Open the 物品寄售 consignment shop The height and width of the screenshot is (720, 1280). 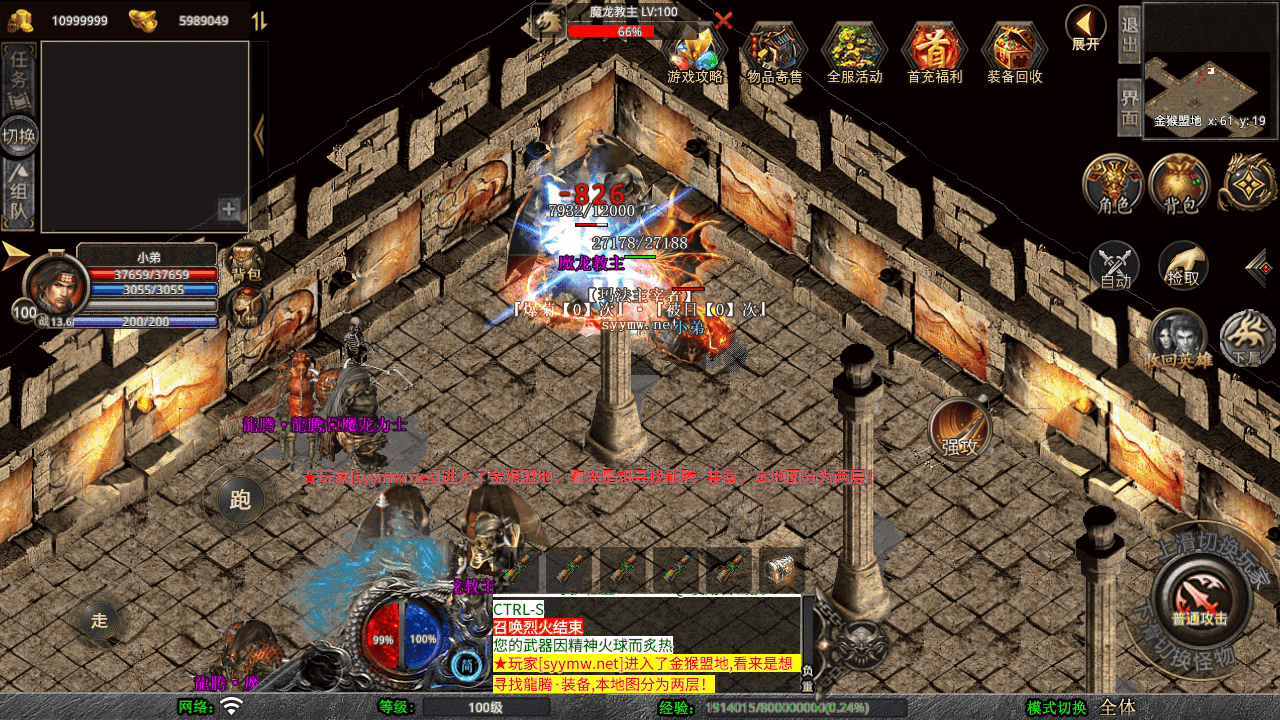click(x=774, y=52)
